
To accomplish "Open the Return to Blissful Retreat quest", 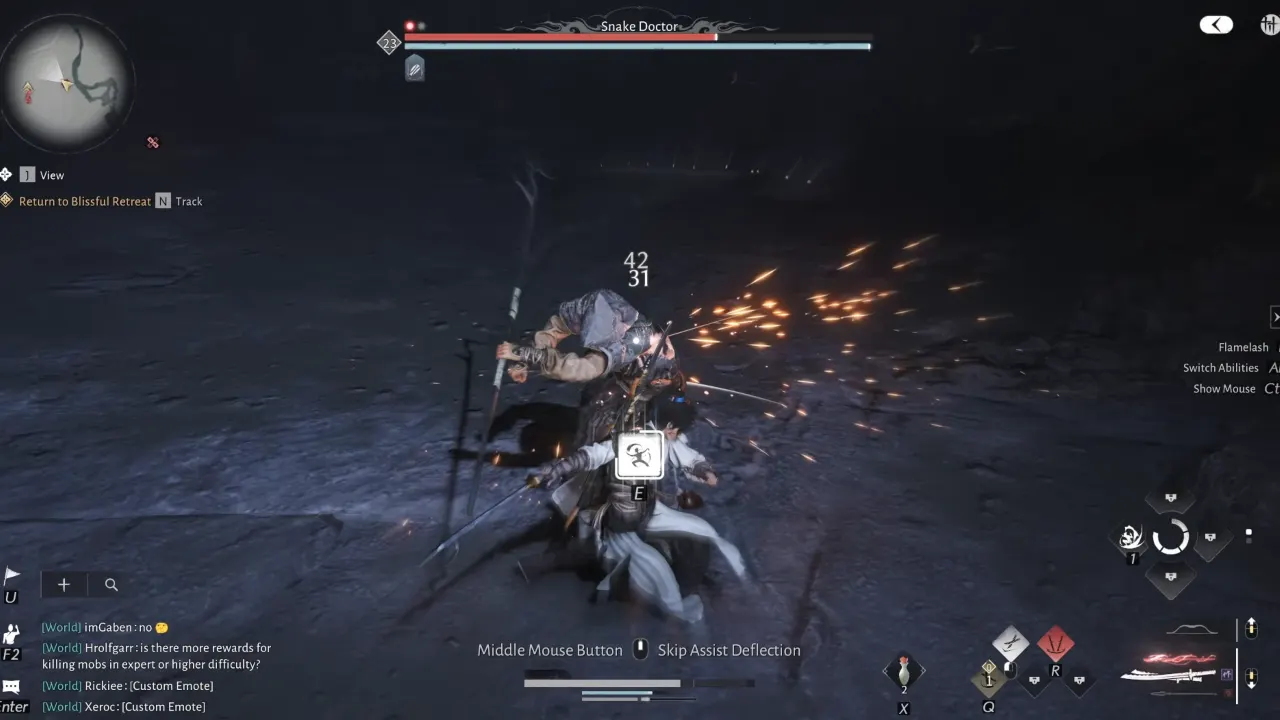I will click(x=85, y=201).
